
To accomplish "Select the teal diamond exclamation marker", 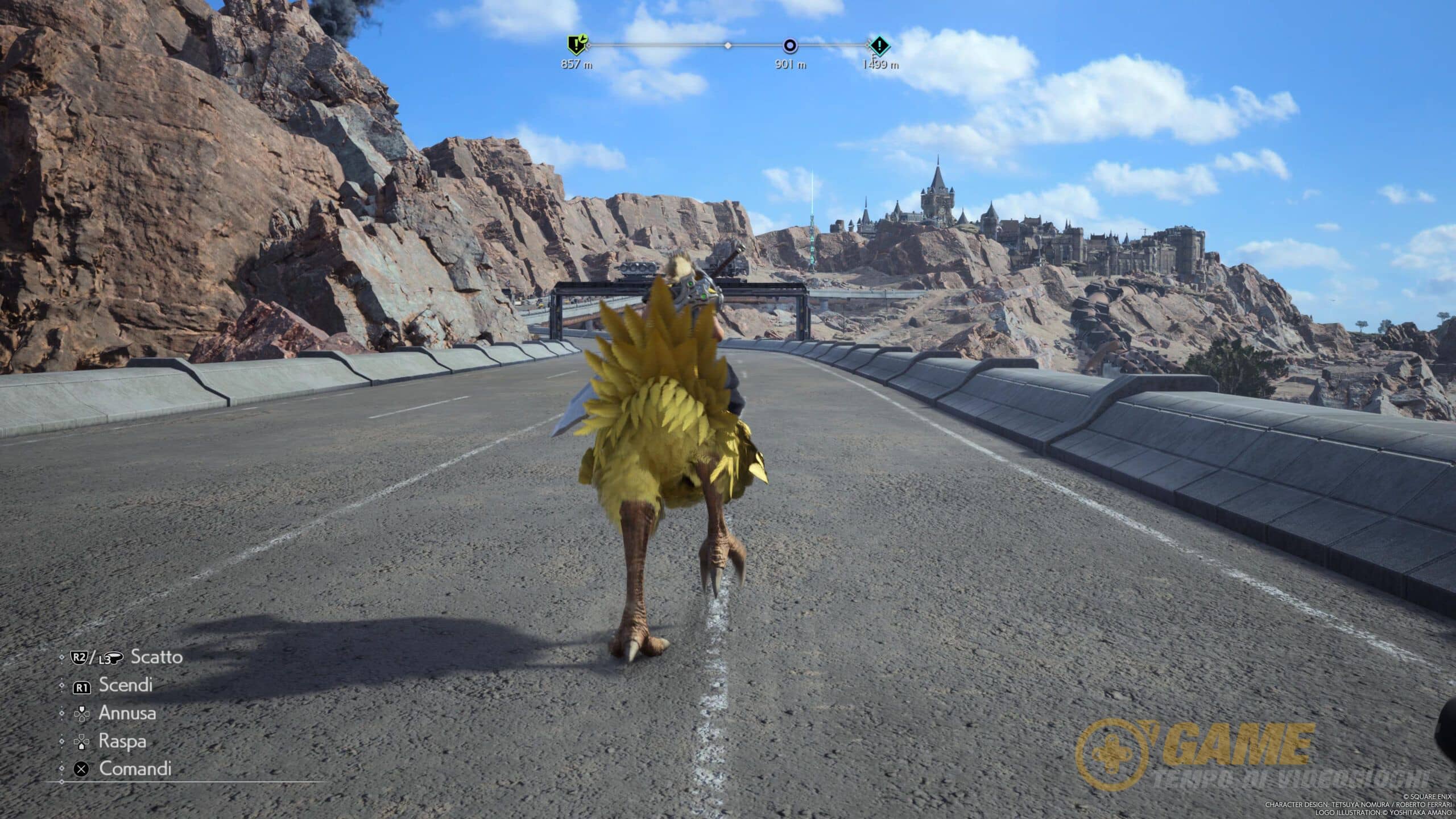I will [879, 45].
